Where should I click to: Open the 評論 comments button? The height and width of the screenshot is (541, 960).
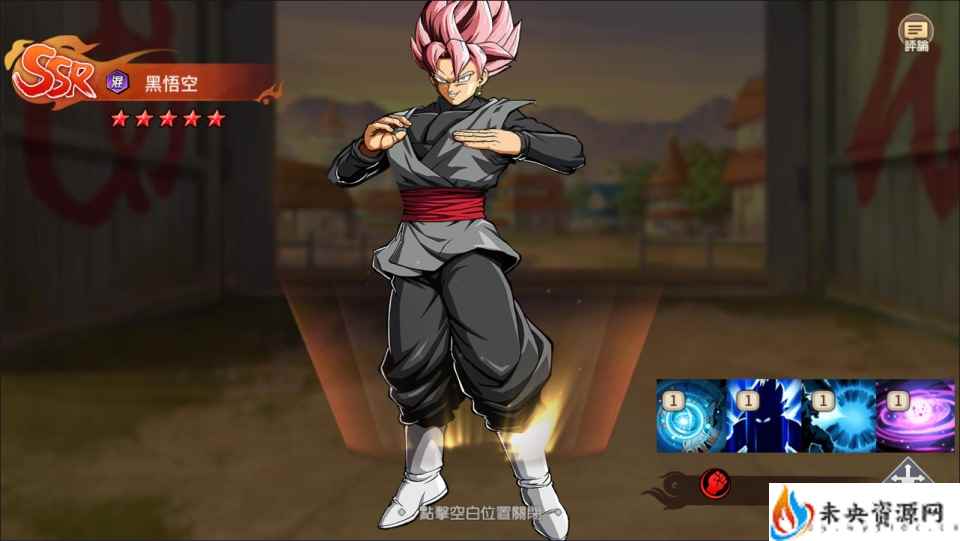pos(915,32)
